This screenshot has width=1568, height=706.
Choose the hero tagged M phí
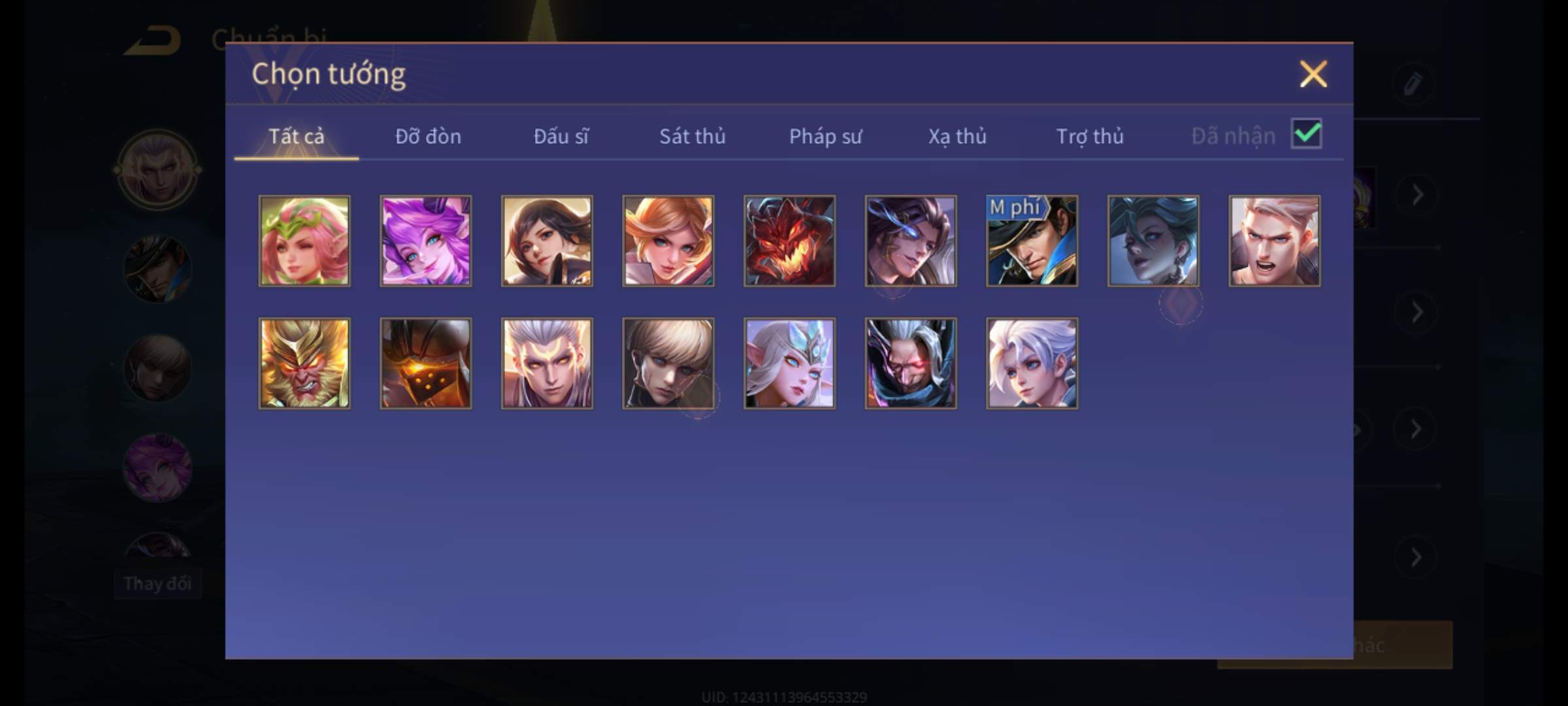coord(1032,241)
